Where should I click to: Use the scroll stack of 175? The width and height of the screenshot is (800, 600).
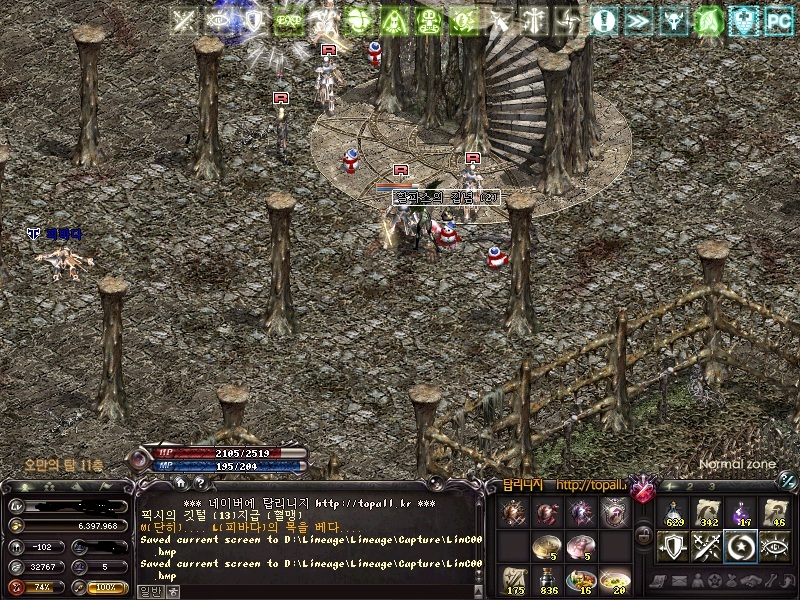(515, 580)
